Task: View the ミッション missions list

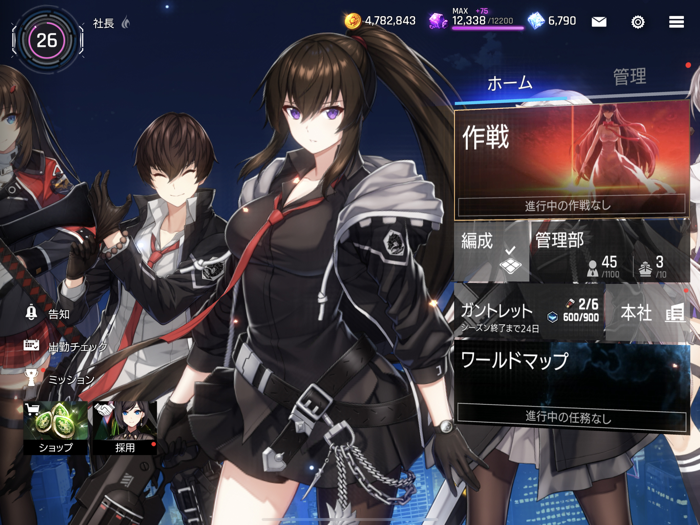Action: coord(60,380)
